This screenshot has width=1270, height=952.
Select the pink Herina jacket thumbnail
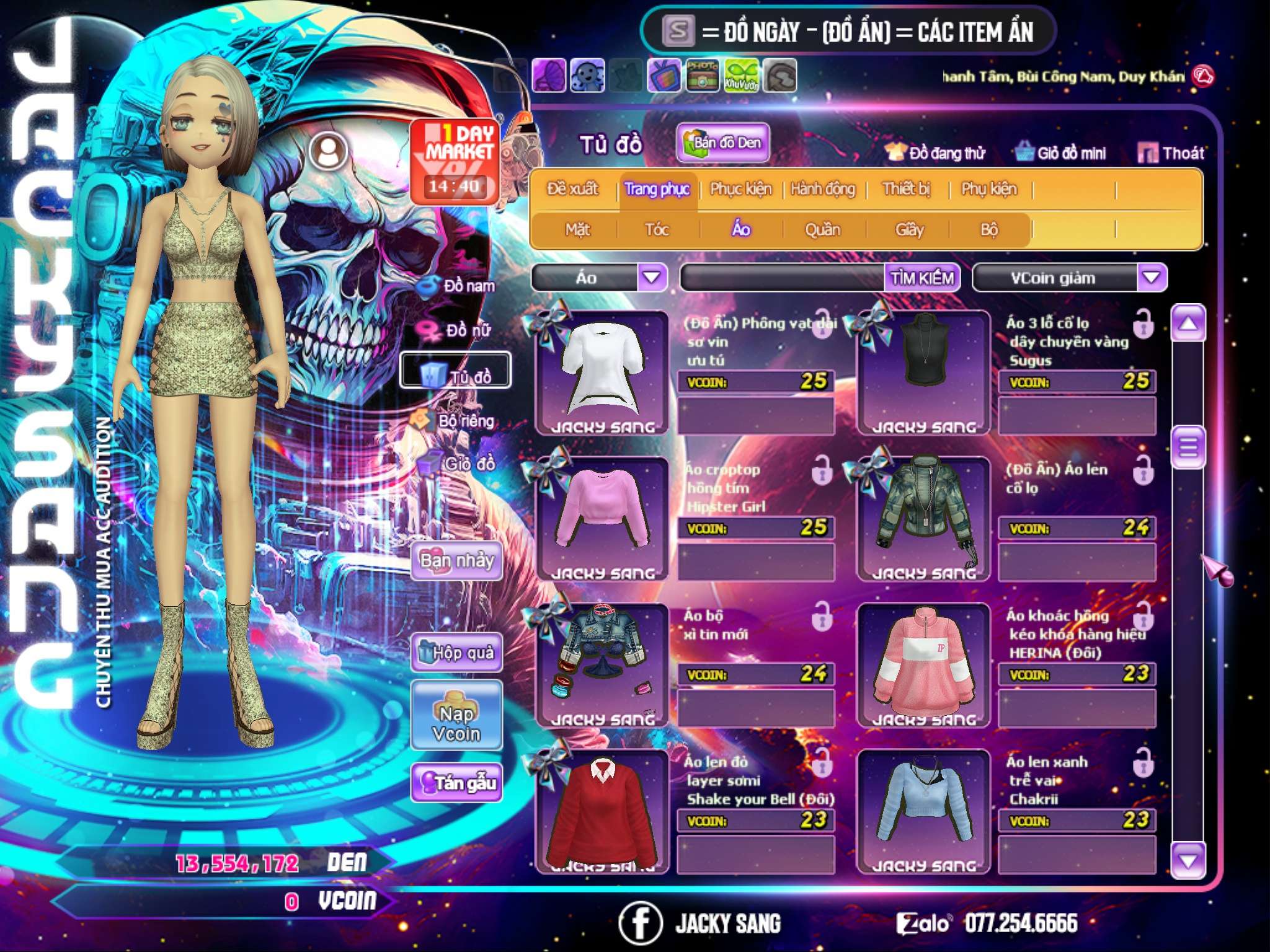point(923,663)
